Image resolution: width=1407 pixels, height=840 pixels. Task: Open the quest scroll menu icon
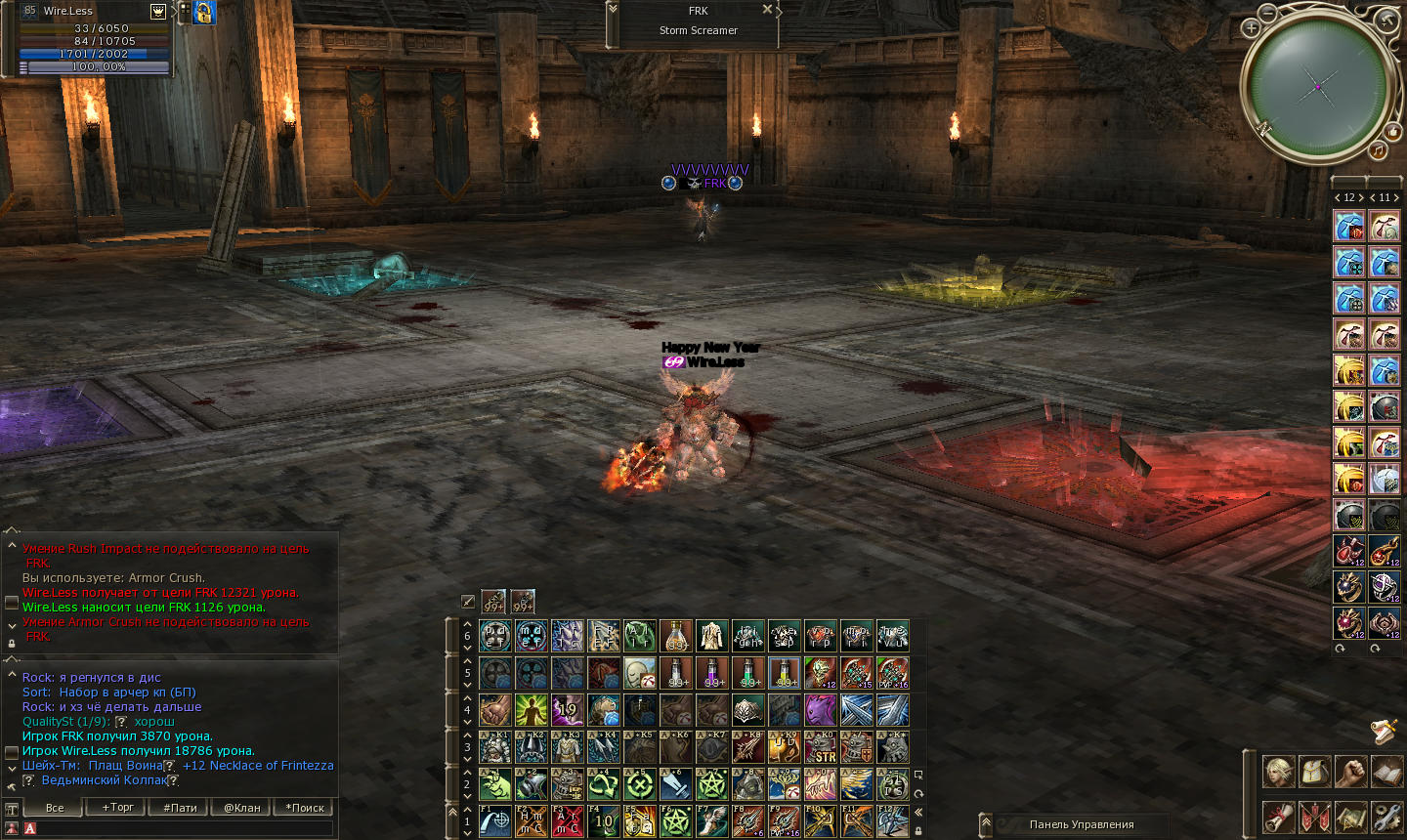1279,816
